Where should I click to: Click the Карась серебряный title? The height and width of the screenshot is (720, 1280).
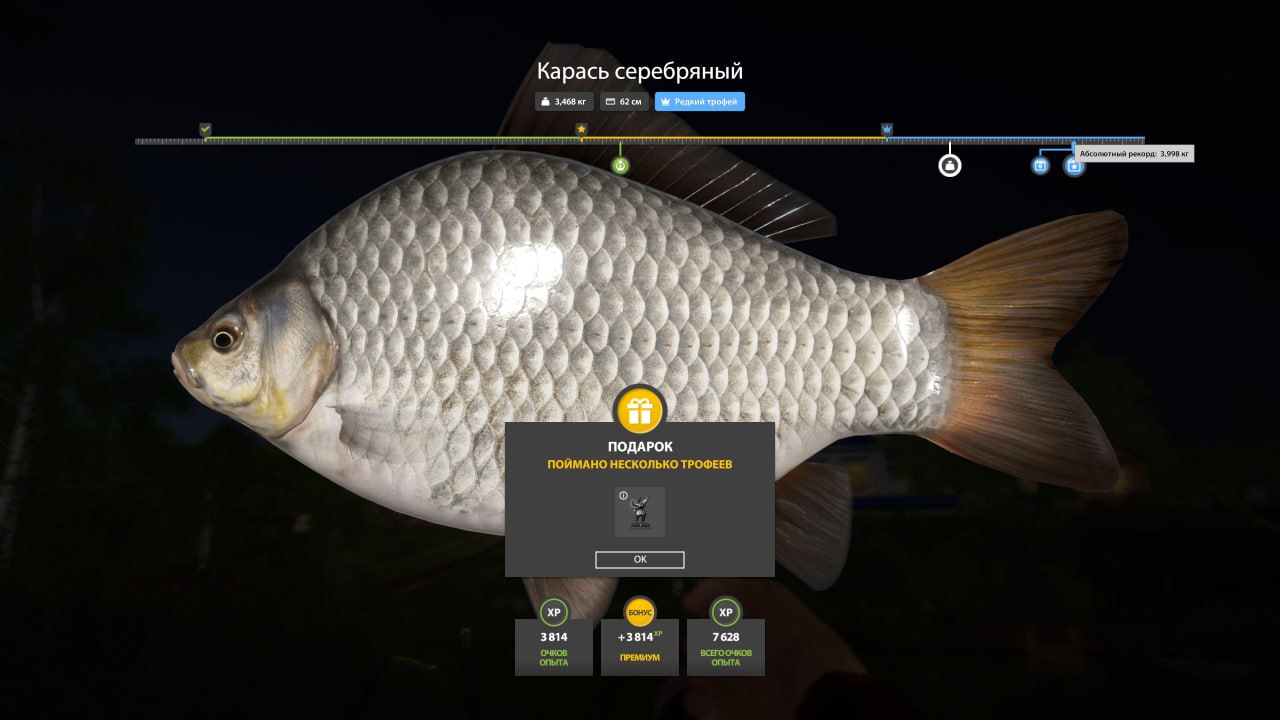point(640,70)
